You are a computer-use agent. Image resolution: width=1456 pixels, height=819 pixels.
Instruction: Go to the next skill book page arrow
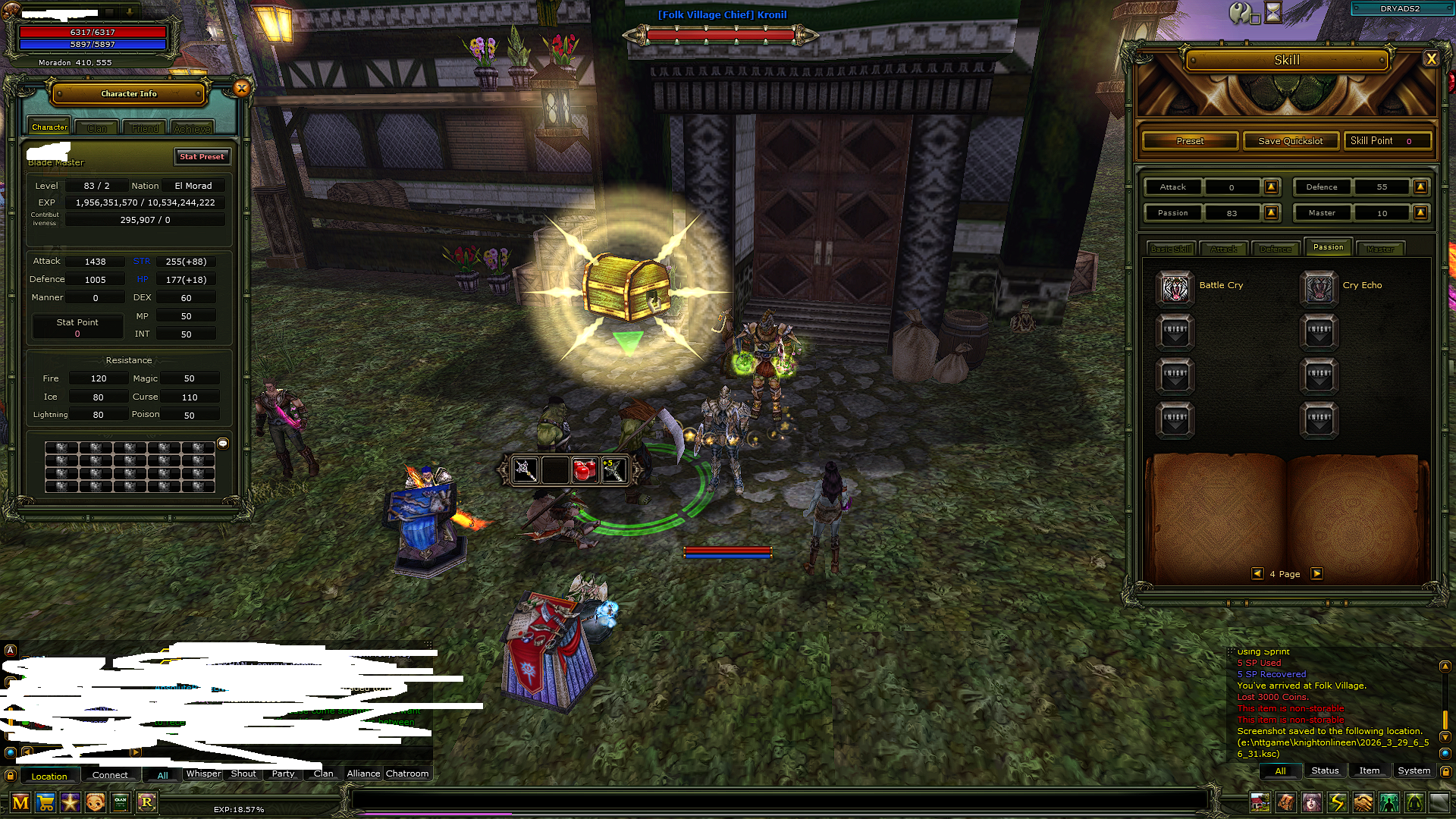[x=1317, y=574]
